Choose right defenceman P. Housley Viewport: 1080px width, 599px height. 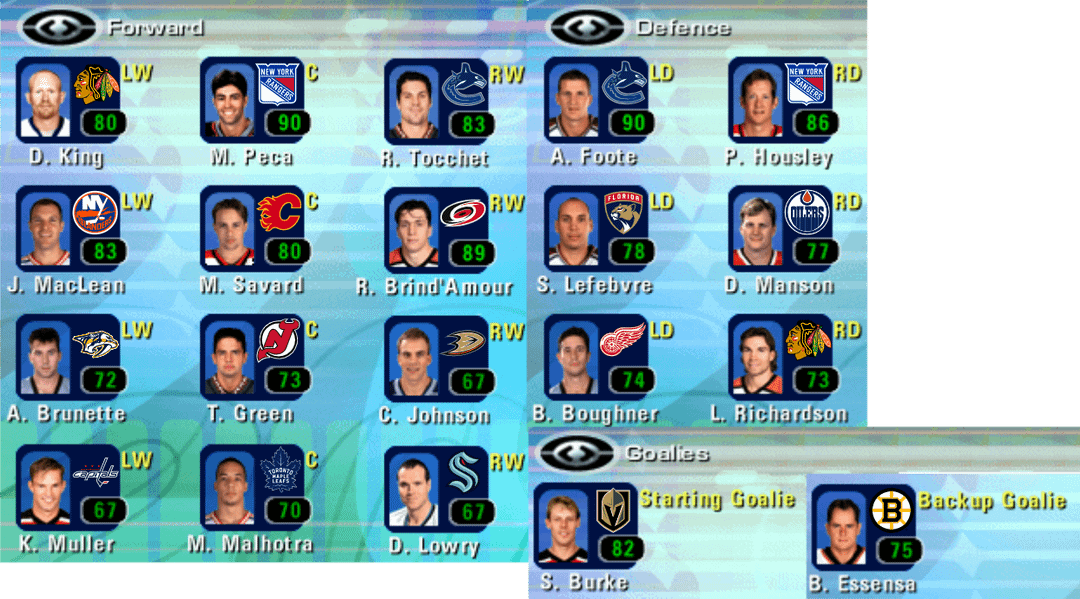click(780, 101)
